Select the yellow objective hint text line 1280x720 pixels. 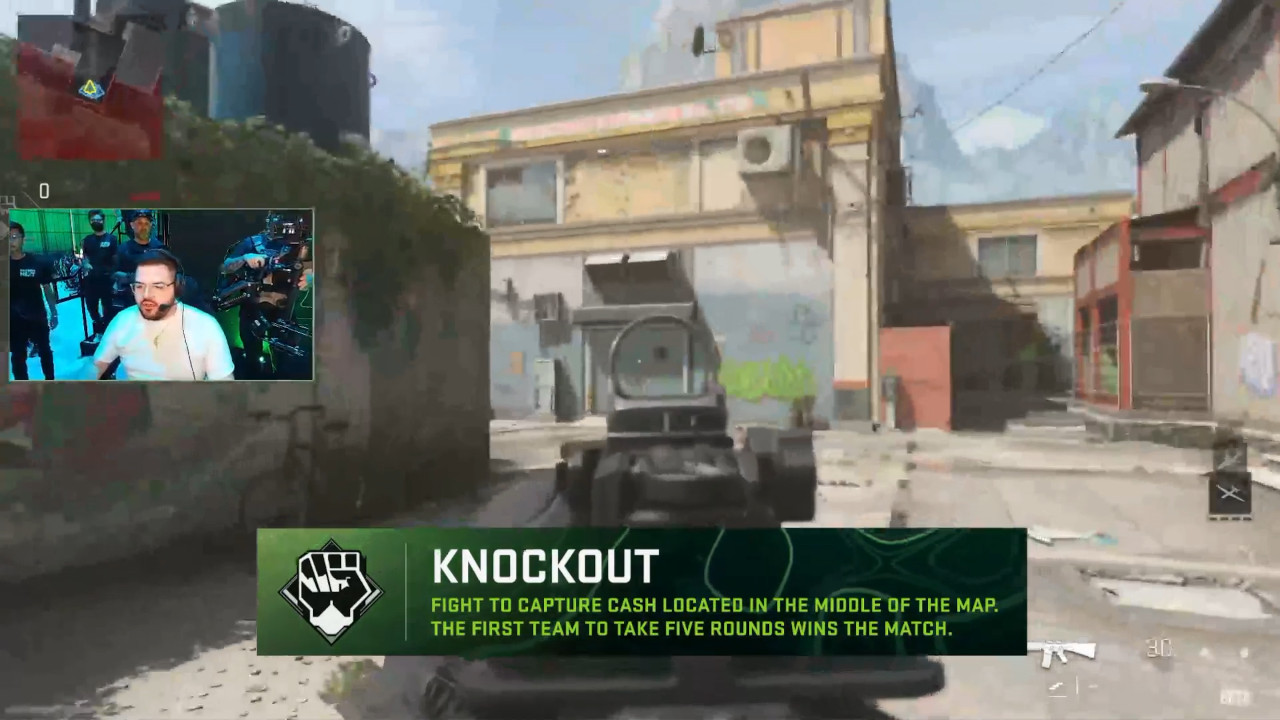[713, 605]
